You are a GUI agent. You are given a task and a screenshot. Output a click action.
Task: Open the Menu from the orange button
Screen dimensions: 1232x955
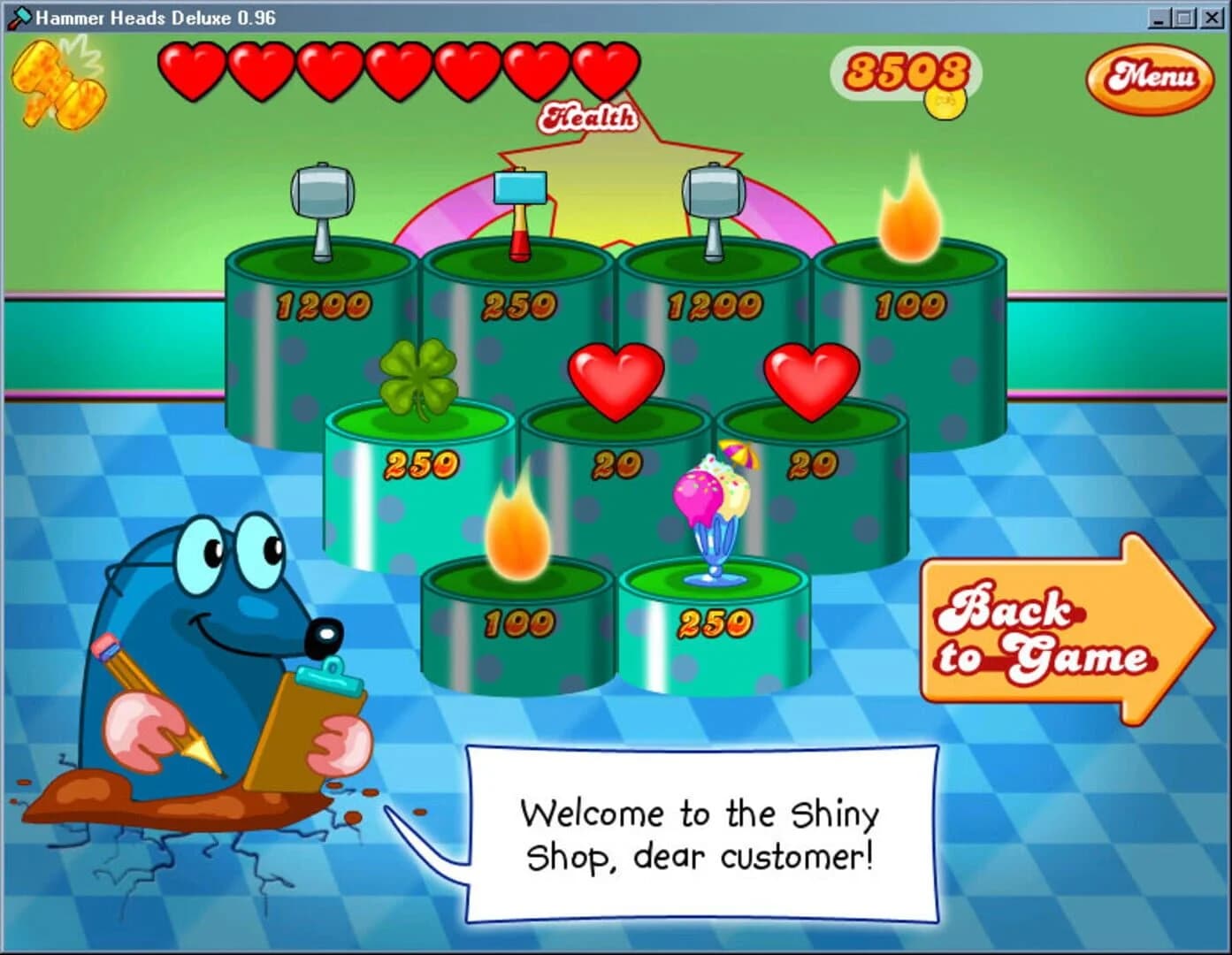tap(1152, 80)
